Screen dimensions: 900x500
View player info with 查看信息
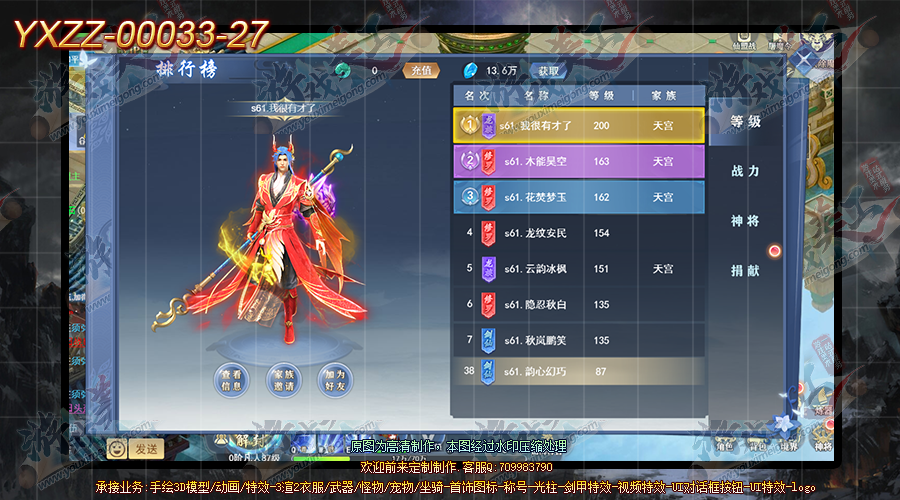coord(230,379)
